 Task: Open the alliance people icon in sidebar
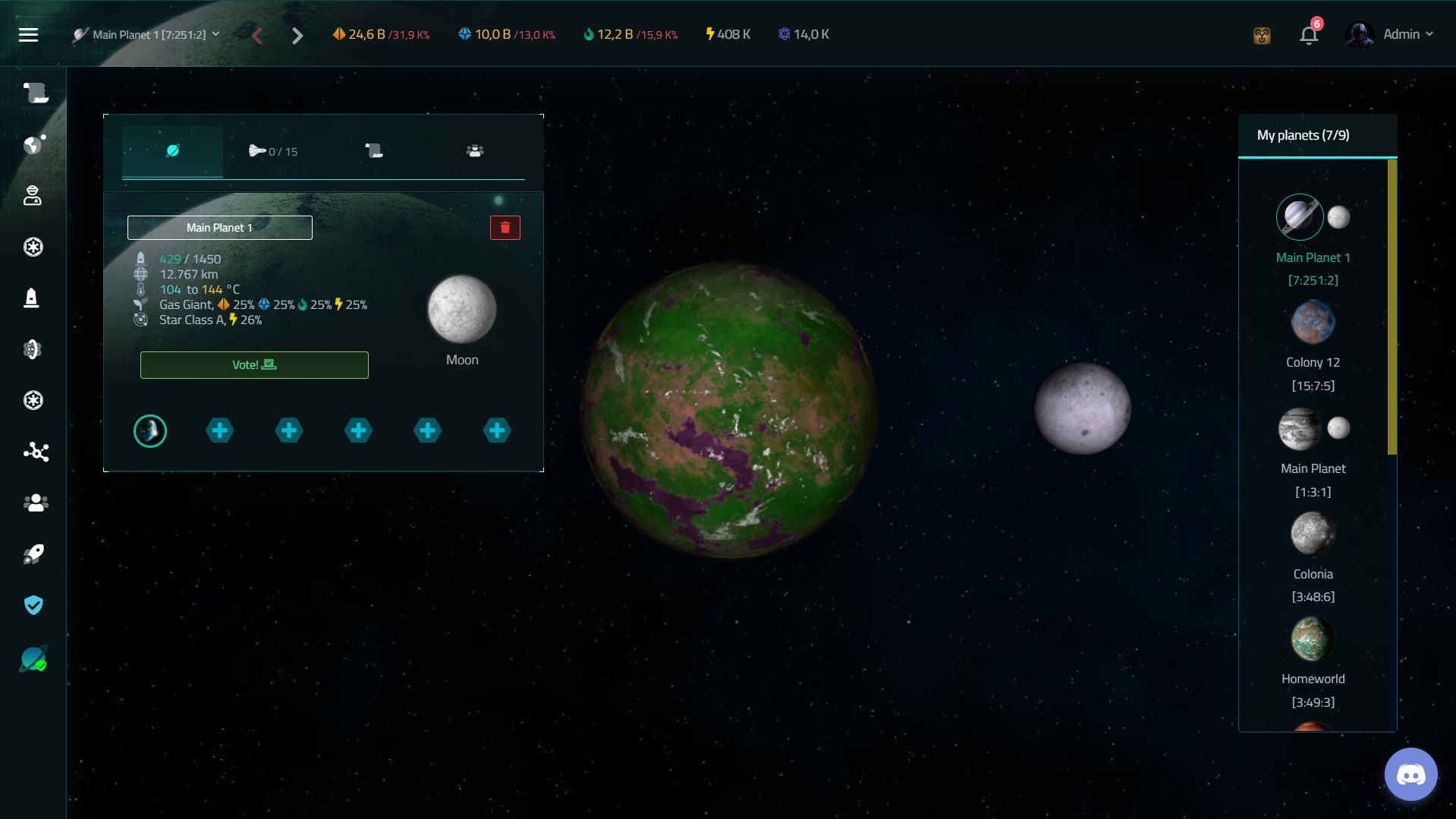[35, 503]
